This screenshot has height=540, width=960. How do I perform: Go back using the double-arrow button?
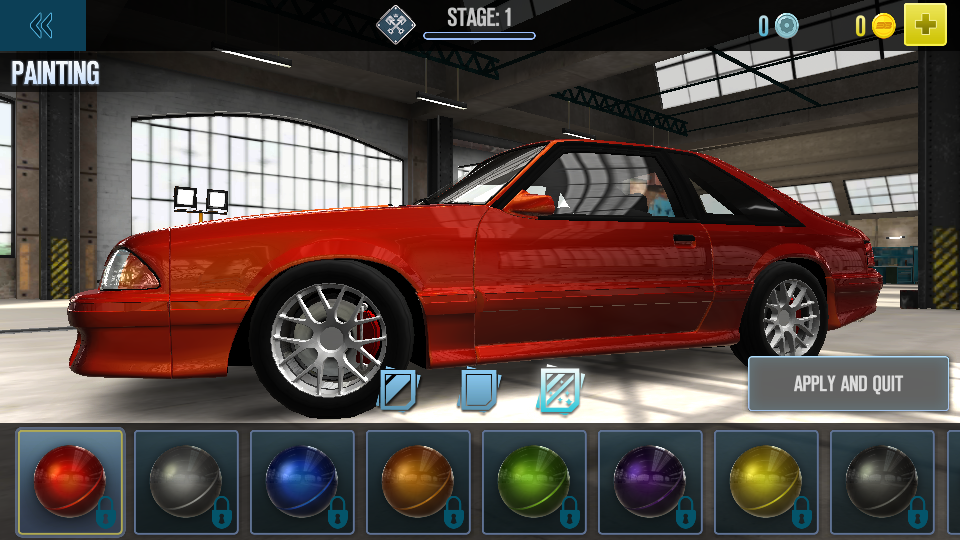tap(42, 25)
